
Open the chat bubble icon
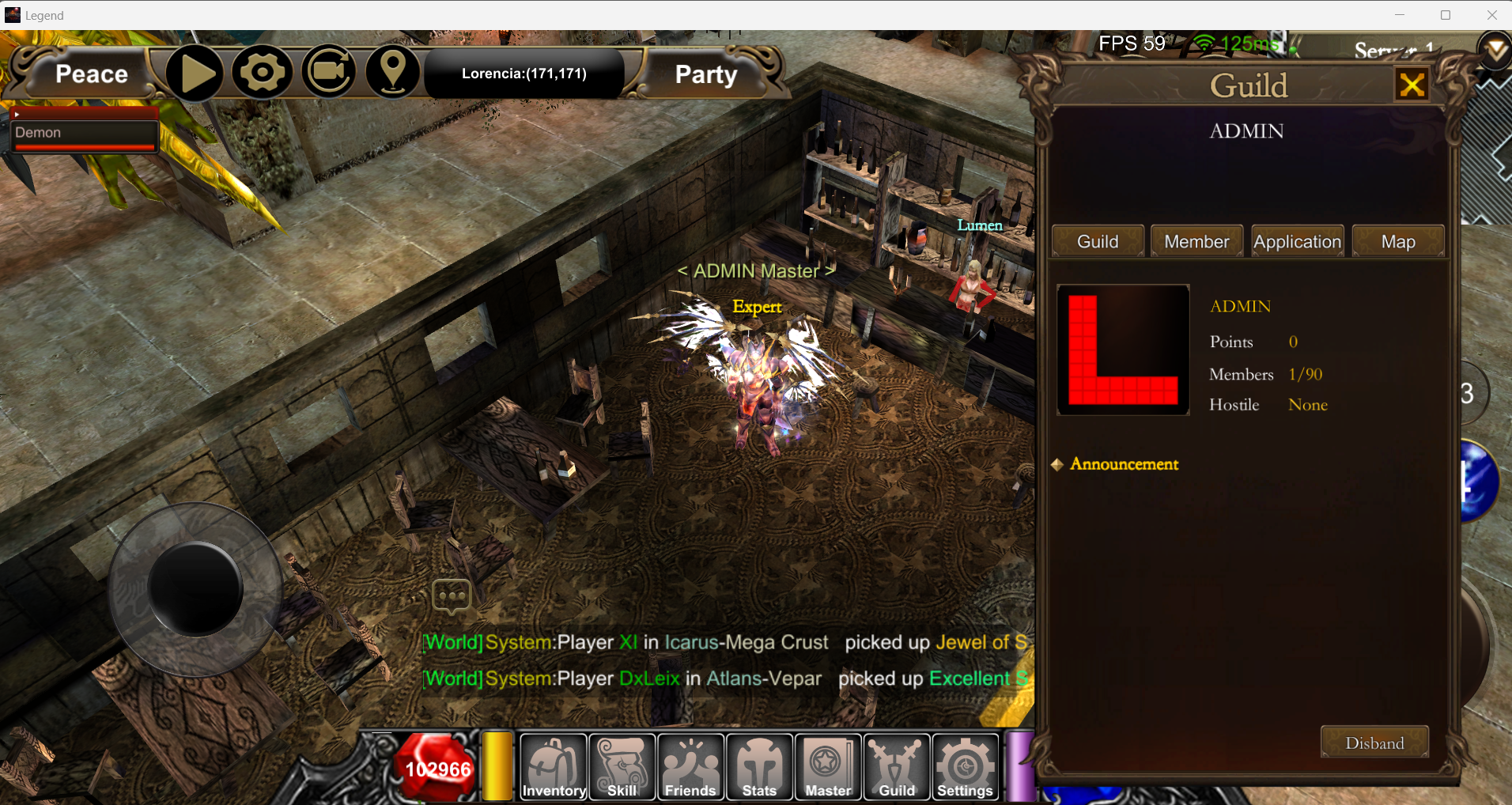coord(452,596)
